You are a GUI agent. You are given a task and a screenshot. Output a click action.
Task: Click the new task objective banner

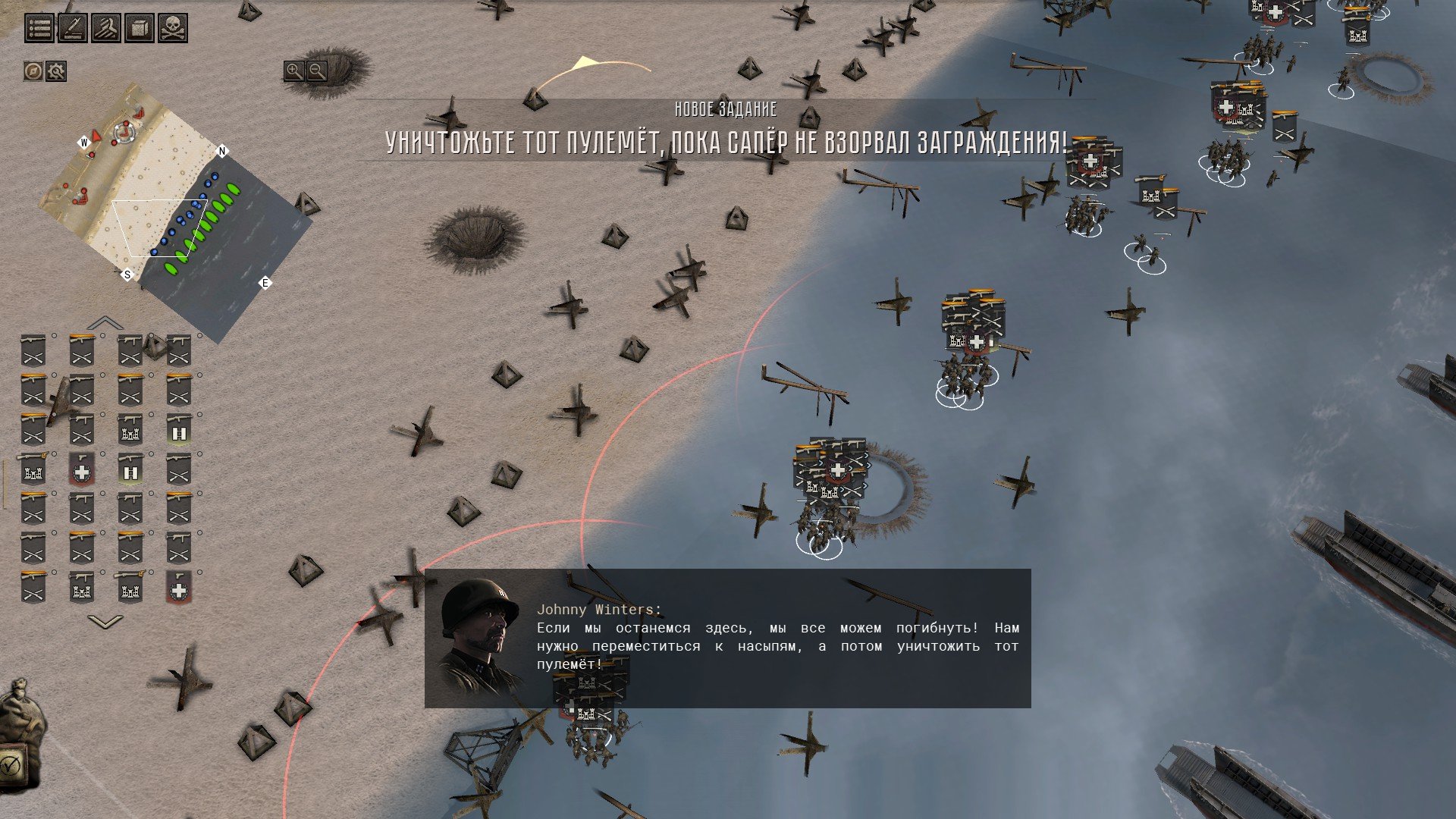click(726, 130)
